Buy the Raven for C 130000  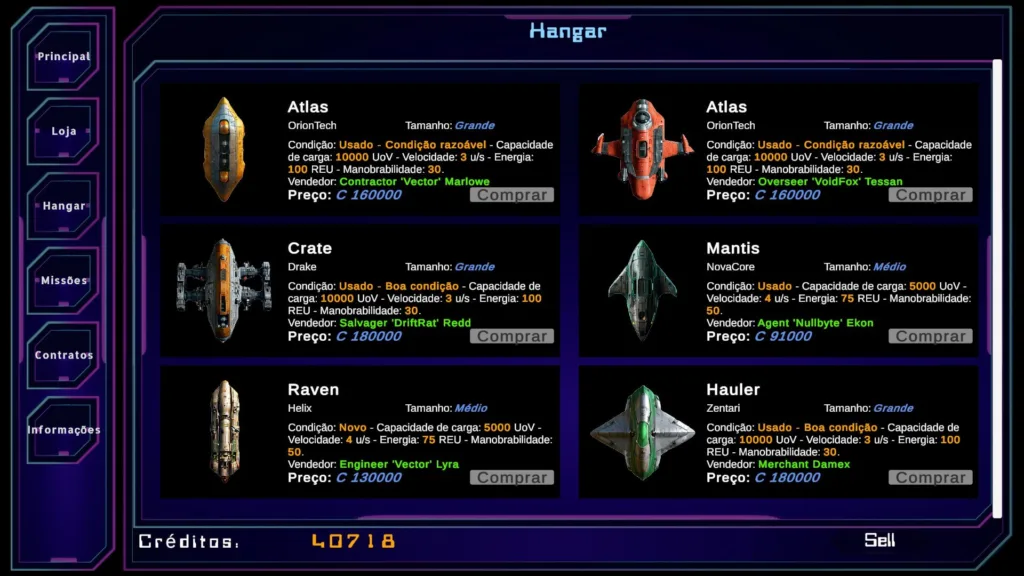click(511, 478)
